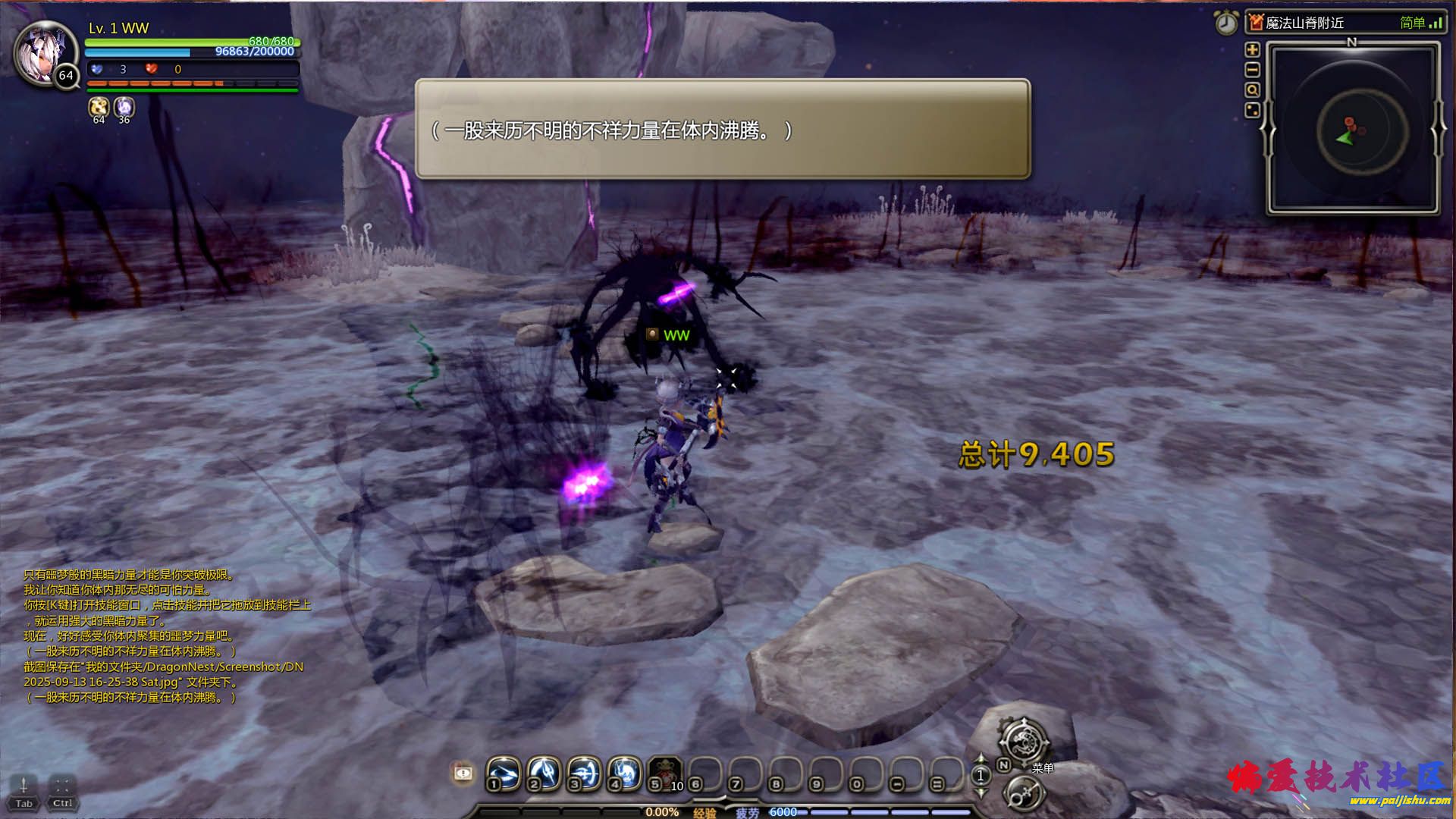The width and height of the screenshot is (1456, 819).
Task: Switch hotbar page with the up arrow
Action: (x=981, y=759)
